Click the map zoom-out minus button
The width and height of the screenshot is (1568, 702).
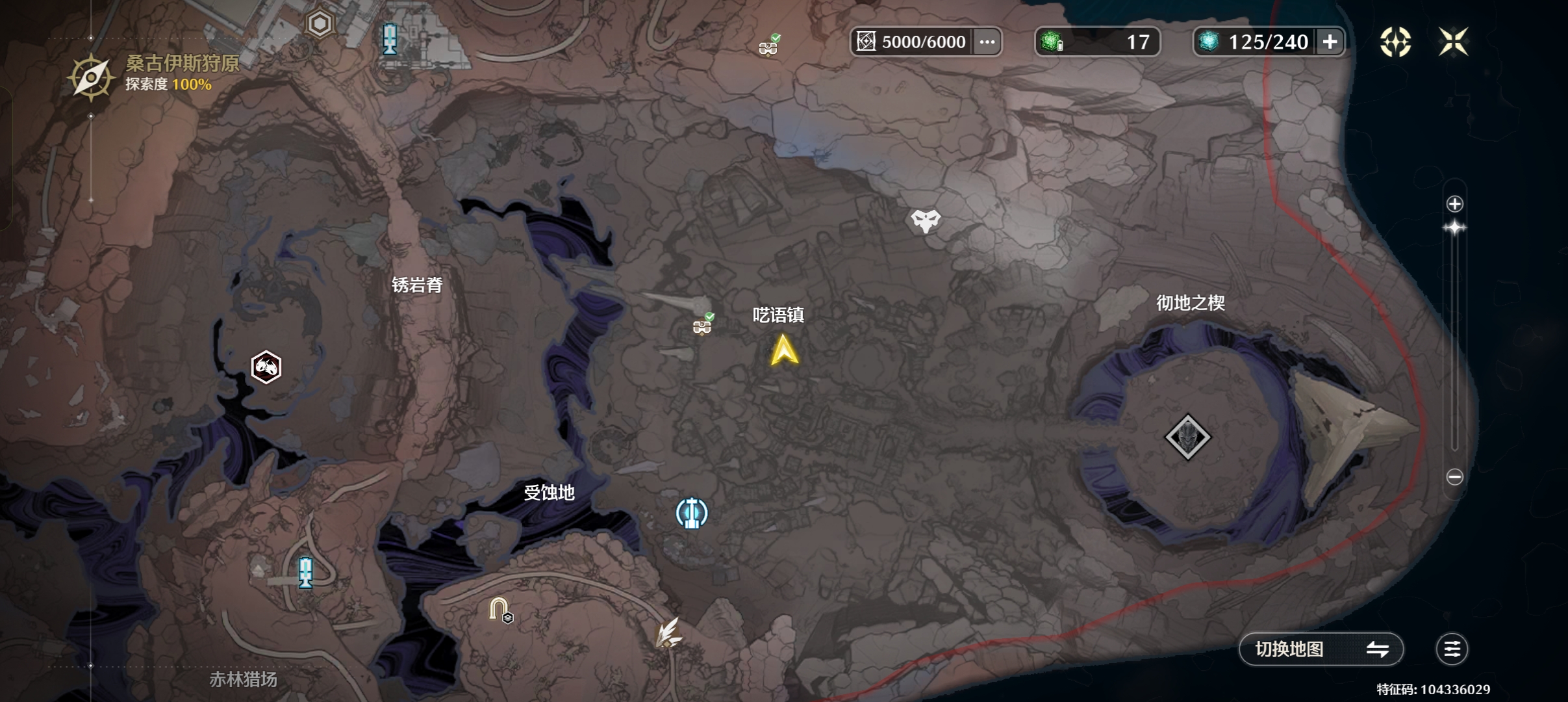click(x=1455, y=477)
